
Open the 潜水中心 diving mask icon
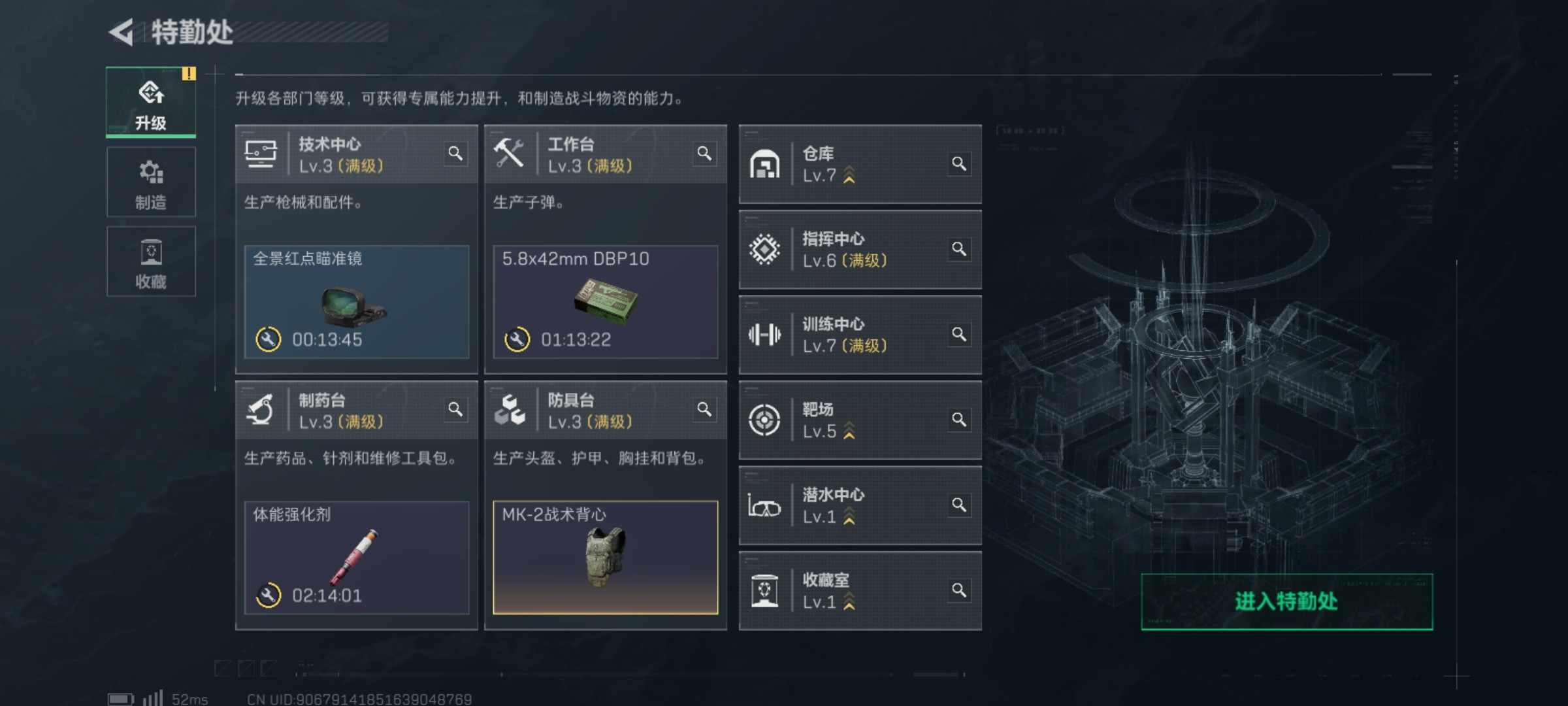click(x=765, y=507)
